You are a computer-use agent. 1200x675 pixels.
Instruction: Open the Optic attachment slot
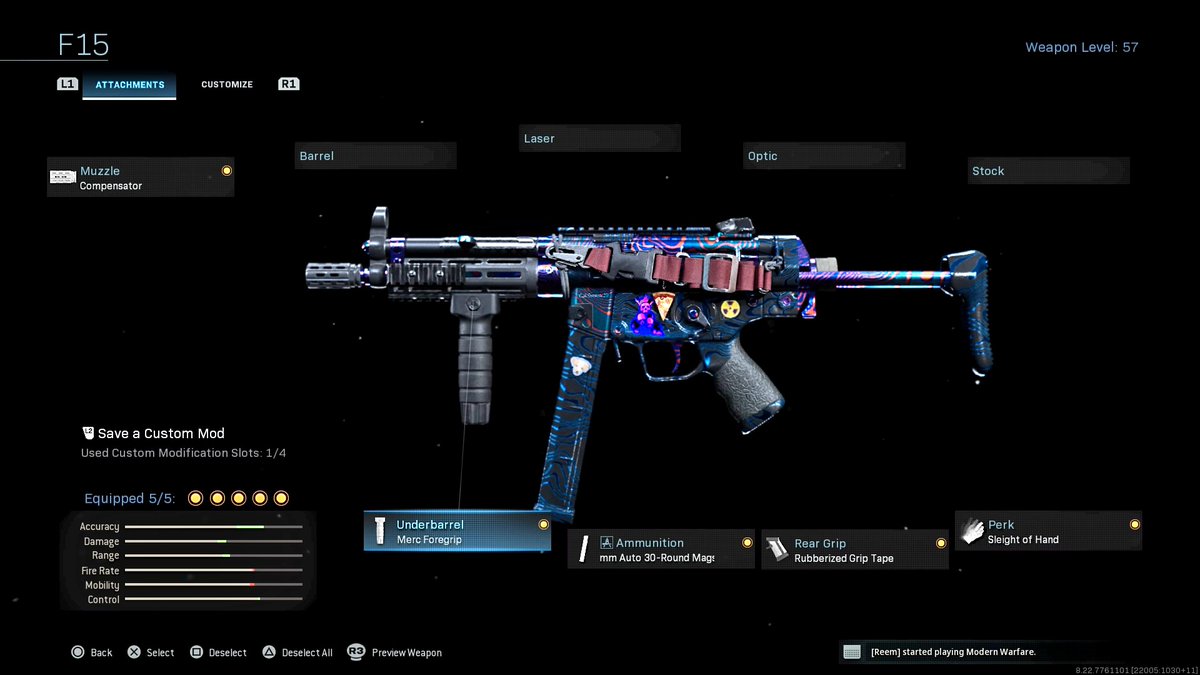coord(824,156)
